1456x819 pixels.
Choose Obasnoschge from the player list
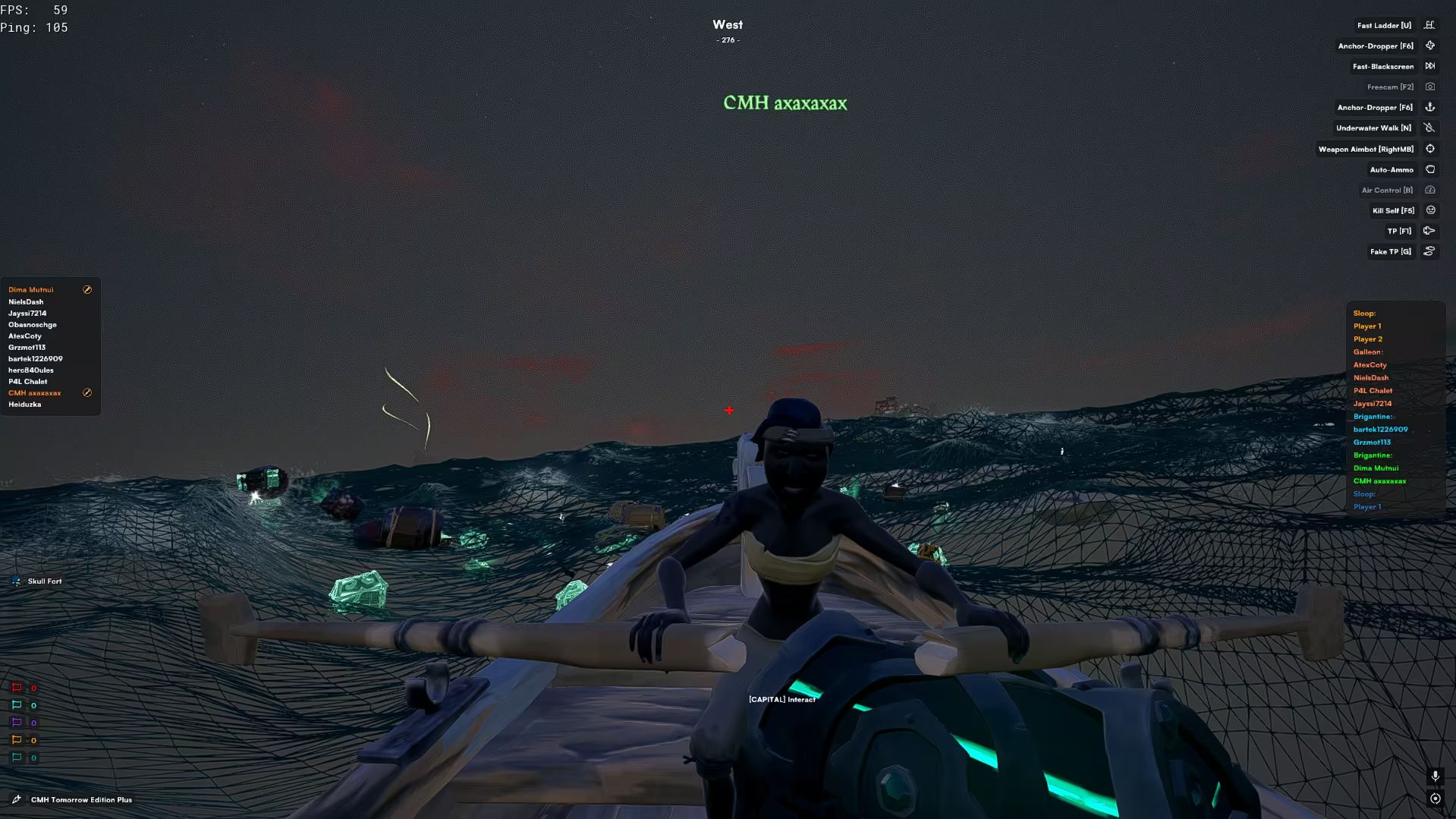33,325
